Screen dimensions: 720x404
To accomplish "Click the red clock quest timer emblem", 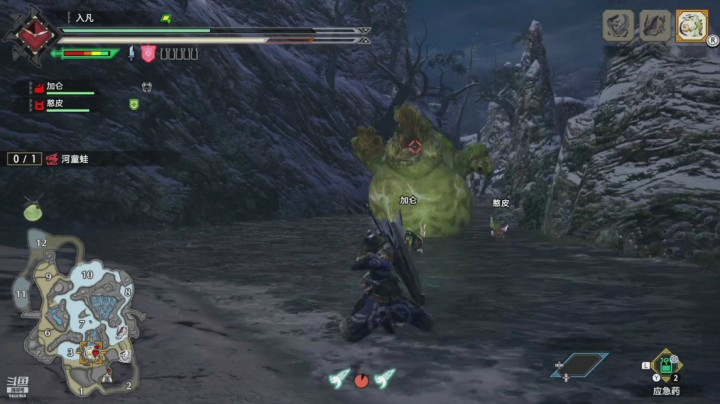I will pos(36,31).
